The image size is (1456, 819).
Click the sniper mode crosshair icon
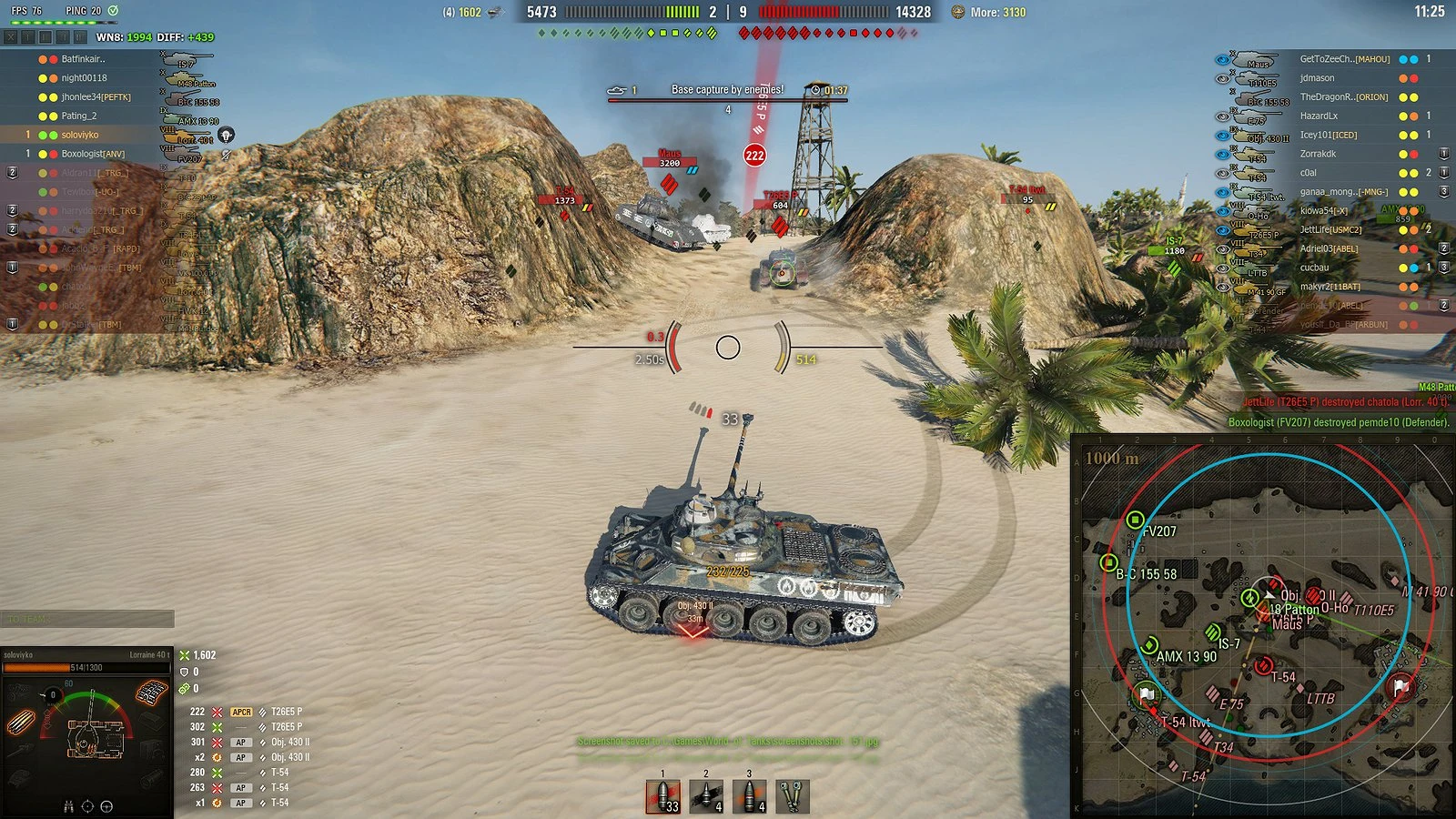(106, 806)
